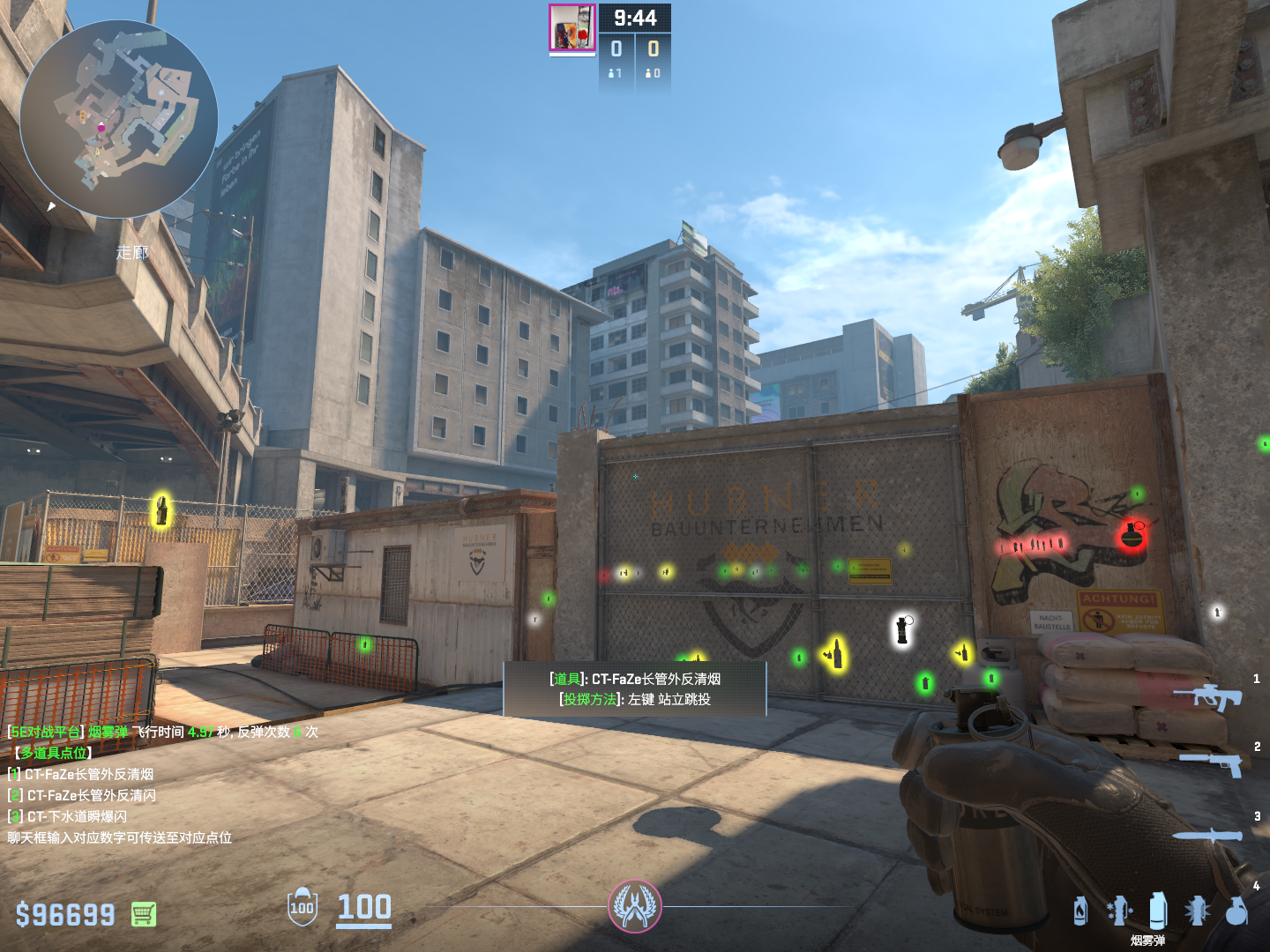Choose lineup 1 CT-FaZe smoke in chat

pos(88,774)
